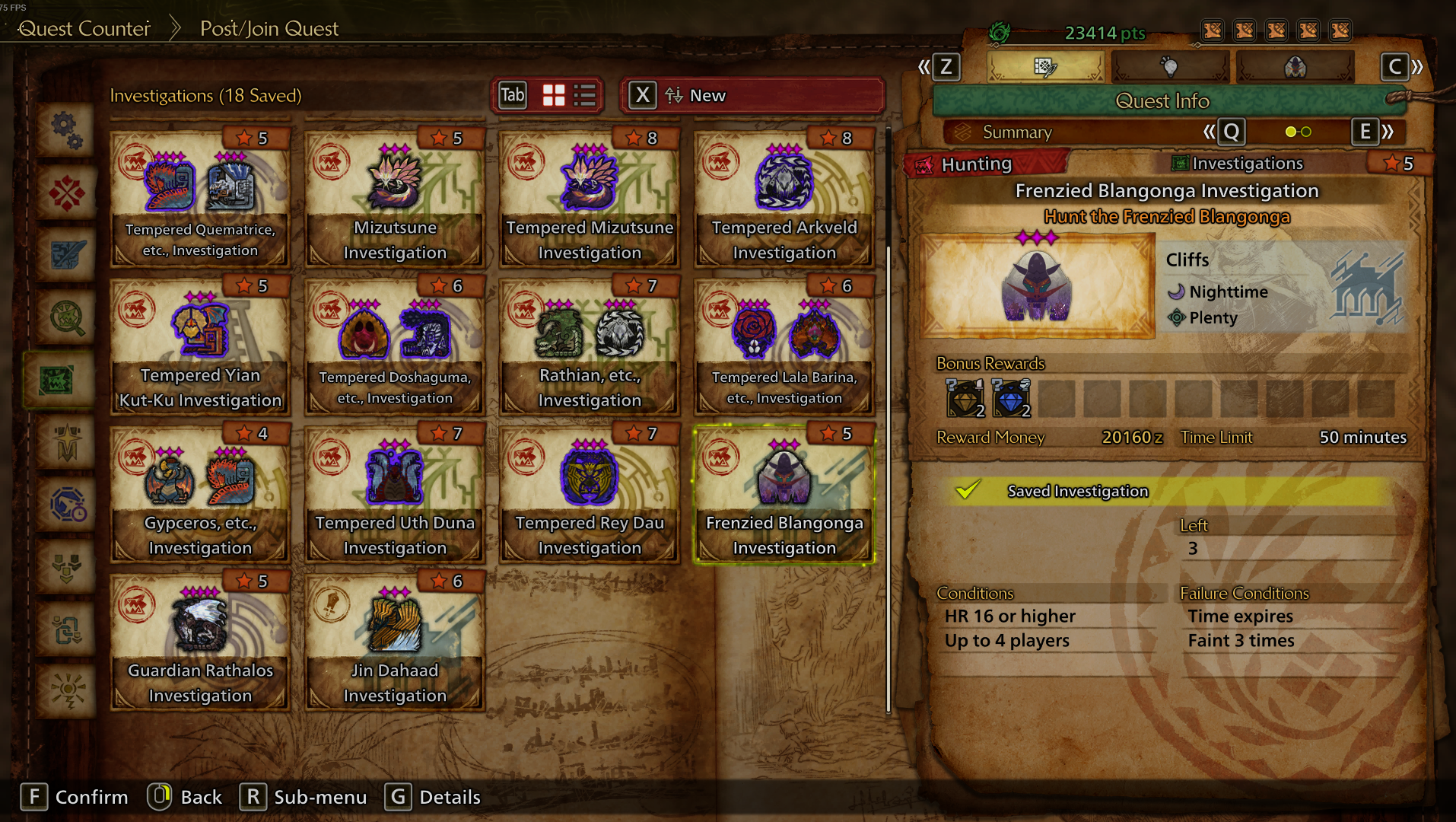Open Jin Dahaad Investigation
Image resolution: width=1456 pixels, height=822 pixels.
pos(395,642)
